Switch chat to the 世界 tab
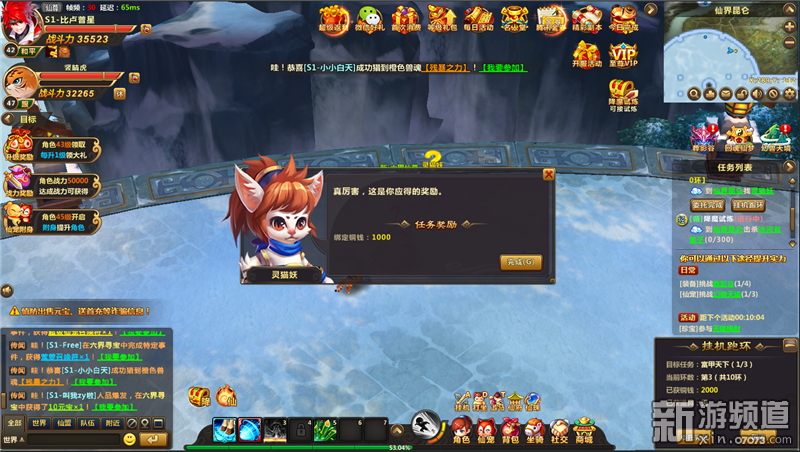 pos(39,423)
